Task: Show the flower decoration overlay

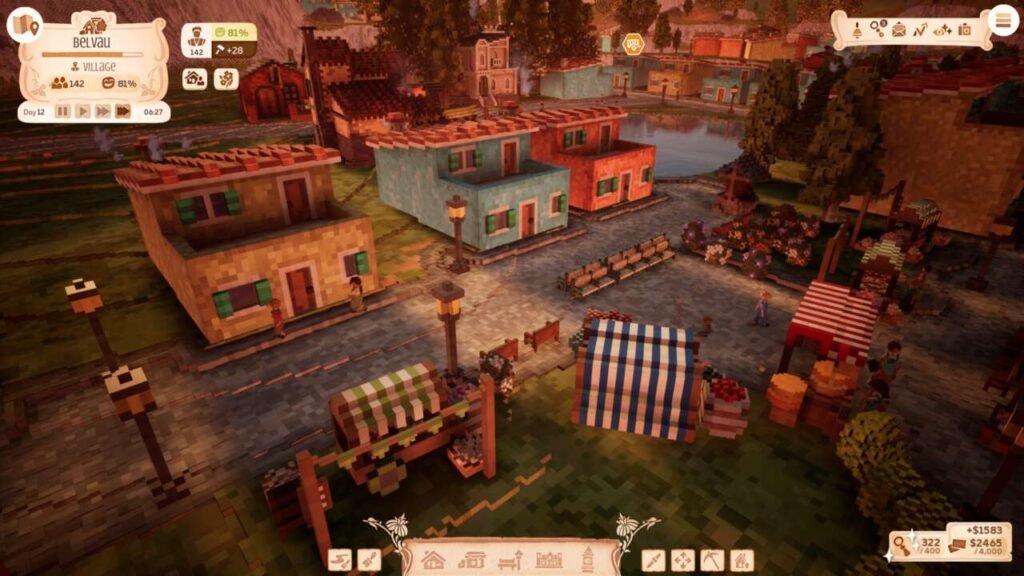Action: tap(226, 78)
